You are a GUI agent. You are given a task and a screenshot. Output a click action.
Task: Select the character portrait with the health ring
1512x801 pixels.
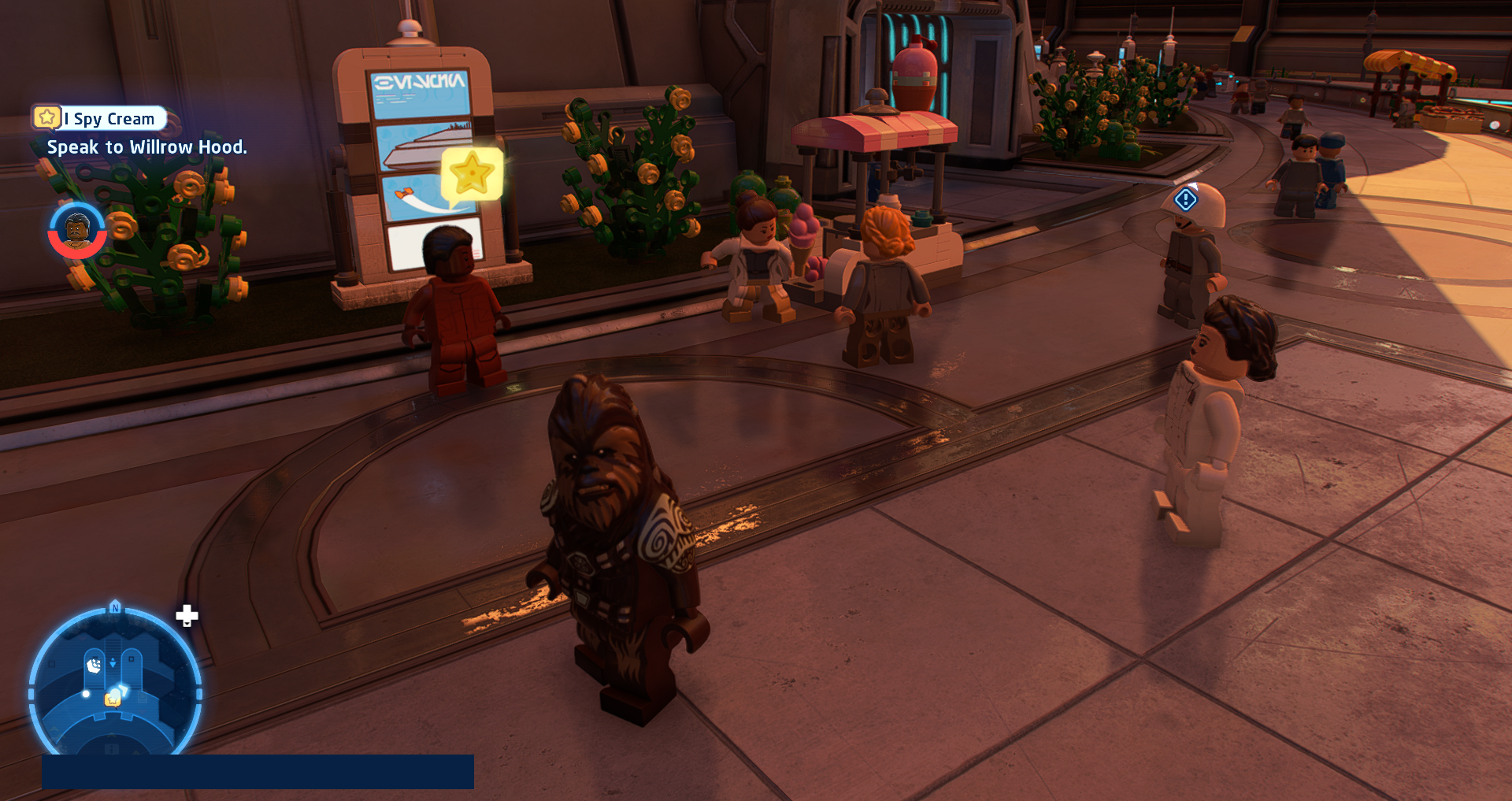[76, 231]
